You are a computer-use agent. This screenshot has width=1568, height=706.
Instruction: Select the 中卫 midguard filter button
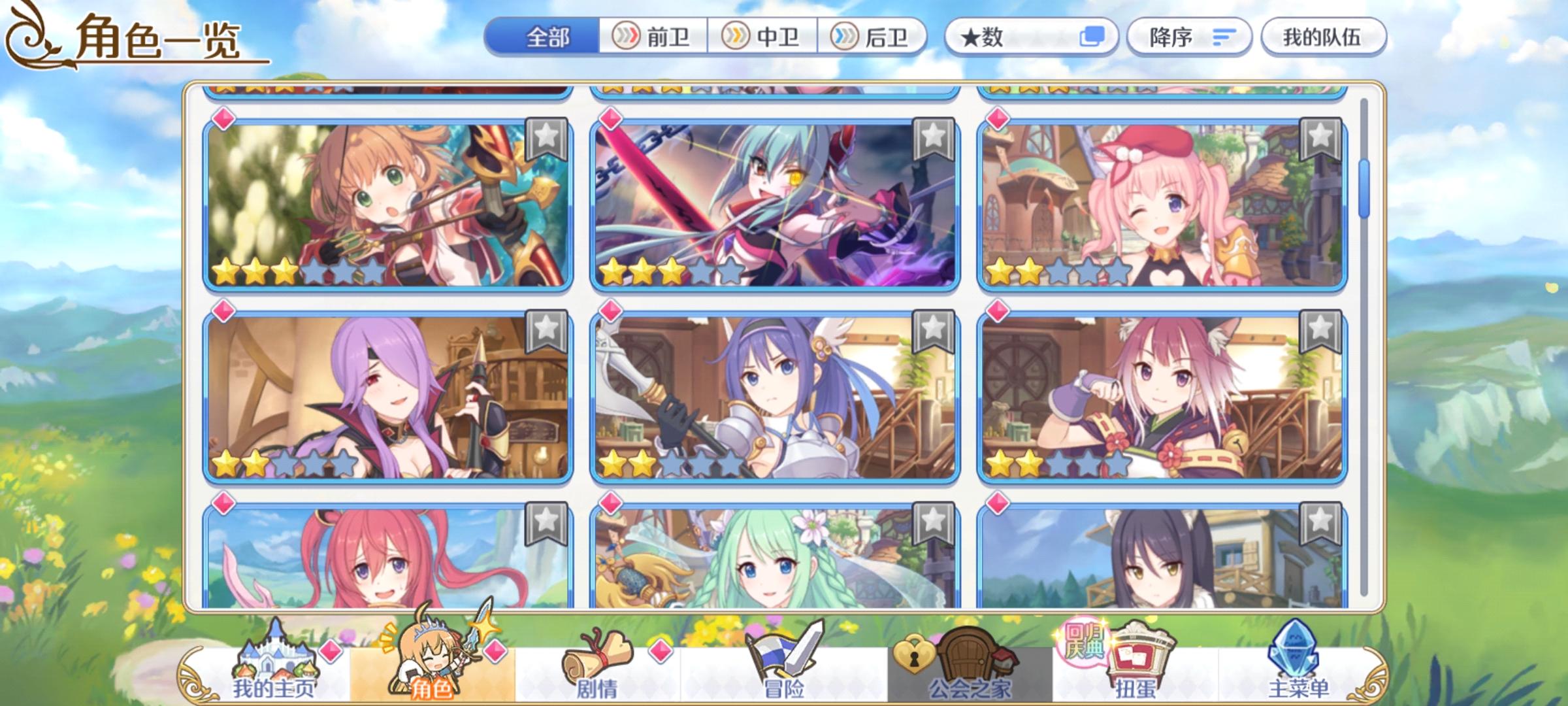pos(760,37)
